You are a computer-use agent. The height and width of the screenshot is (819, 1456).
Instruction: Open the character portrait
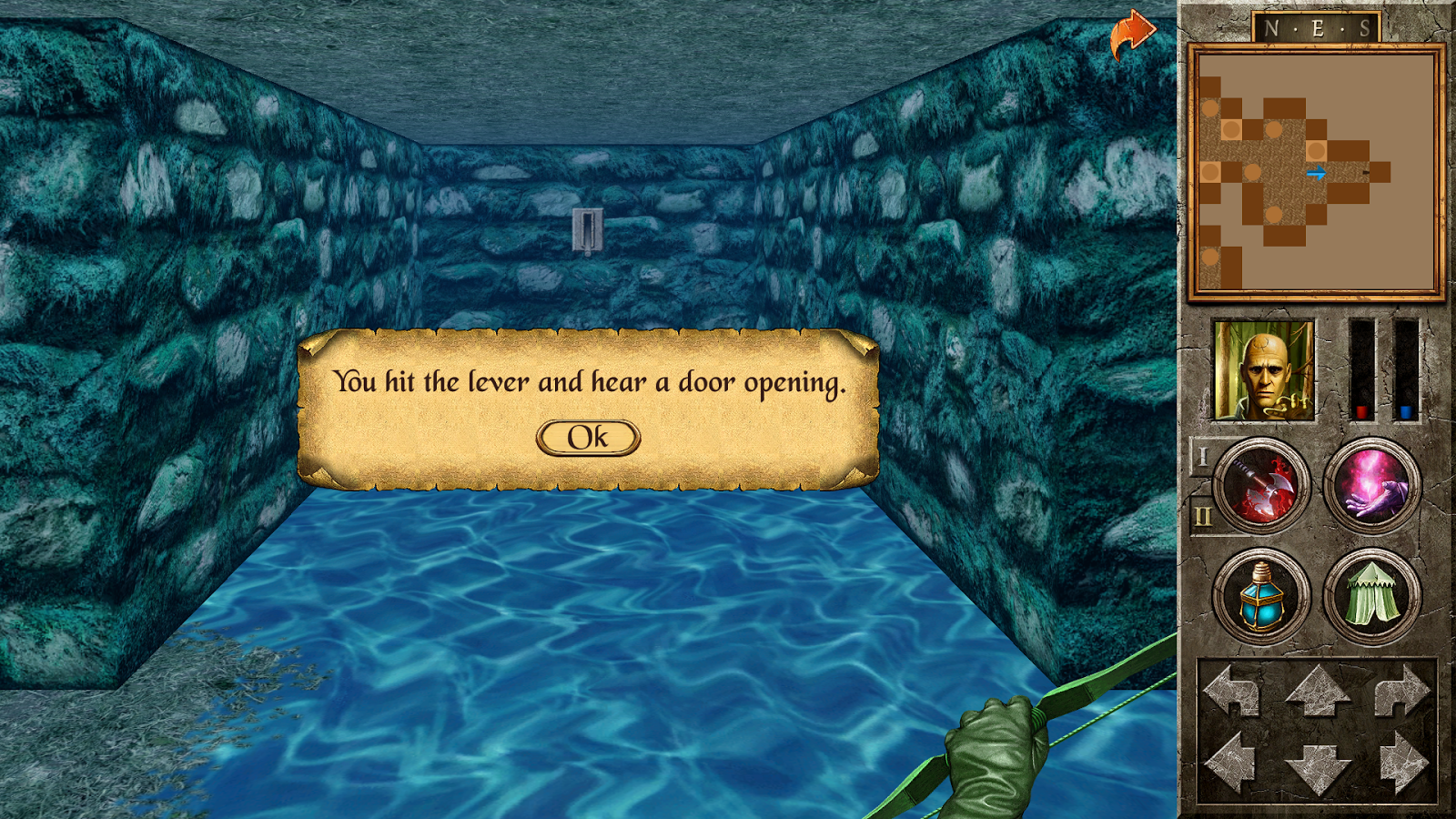click(1265, 368)
